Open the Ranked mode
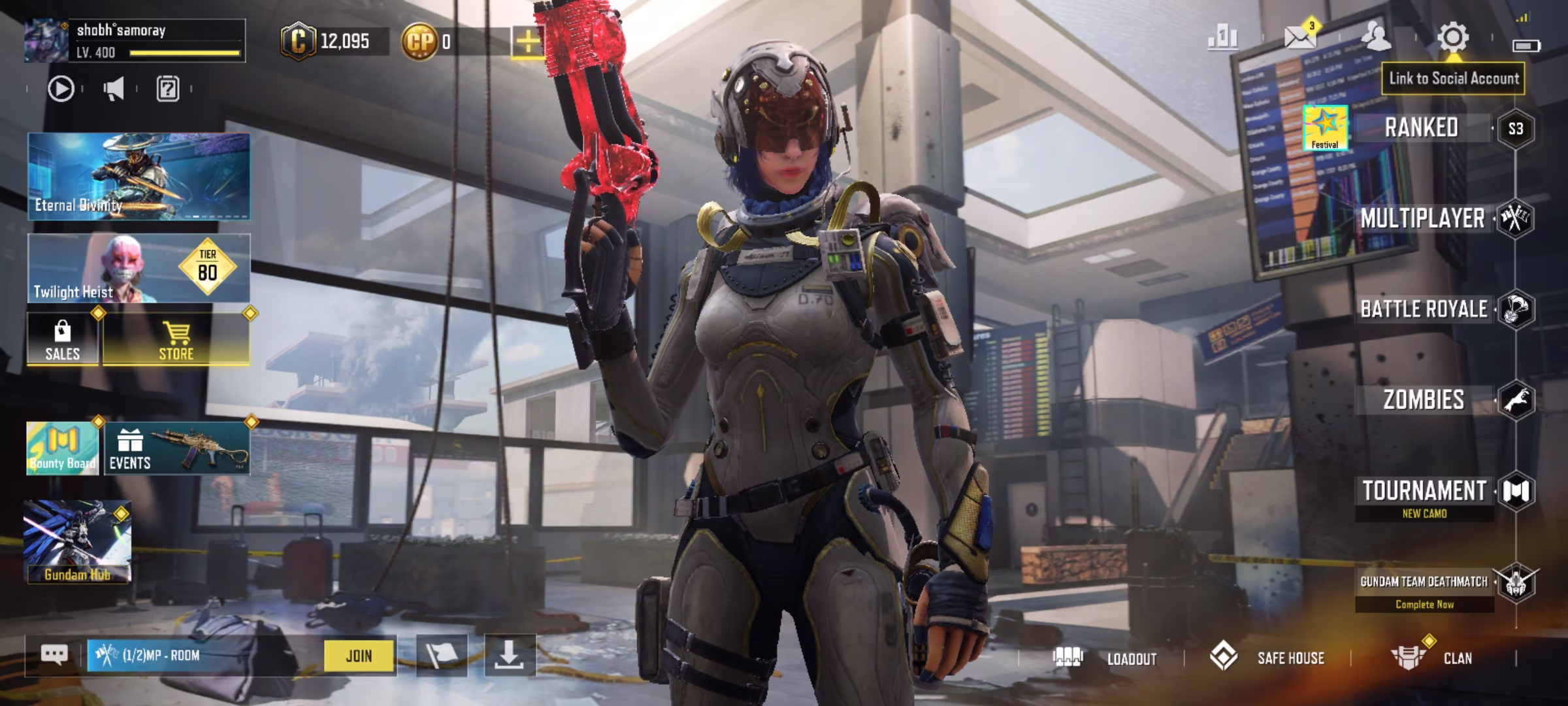 coord(1421,127)
